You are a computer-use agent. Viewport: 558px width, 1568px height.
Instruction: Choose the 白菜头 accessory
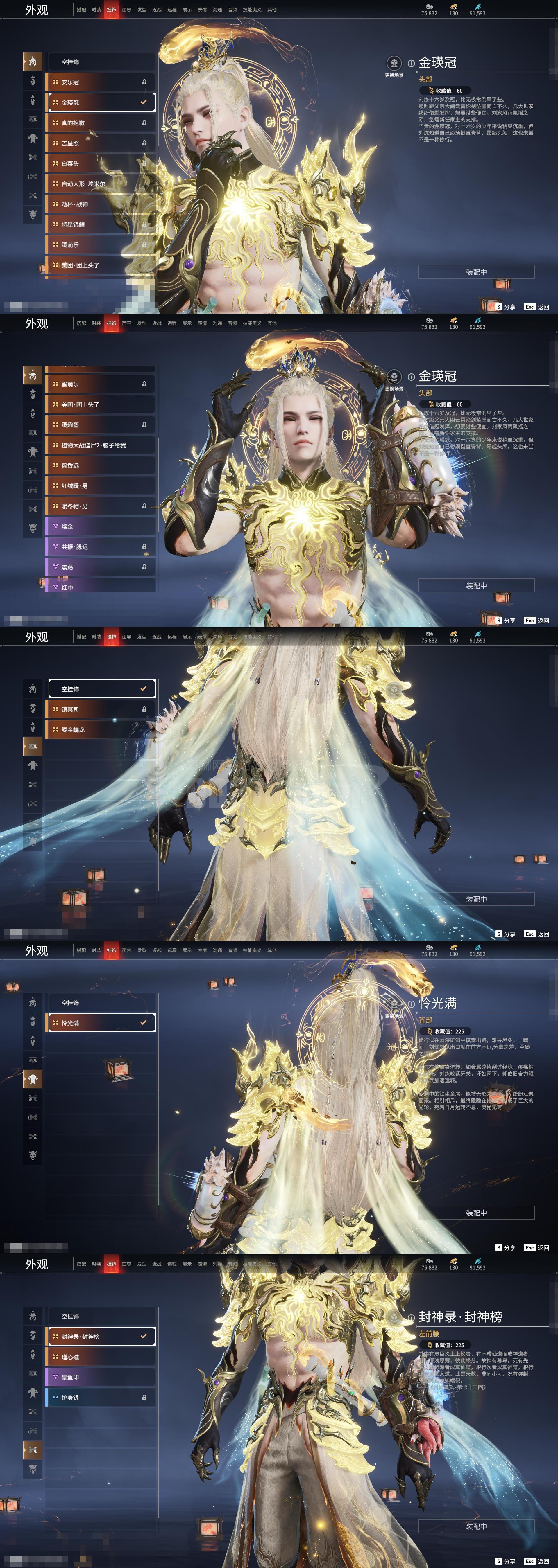click(101, 164)
